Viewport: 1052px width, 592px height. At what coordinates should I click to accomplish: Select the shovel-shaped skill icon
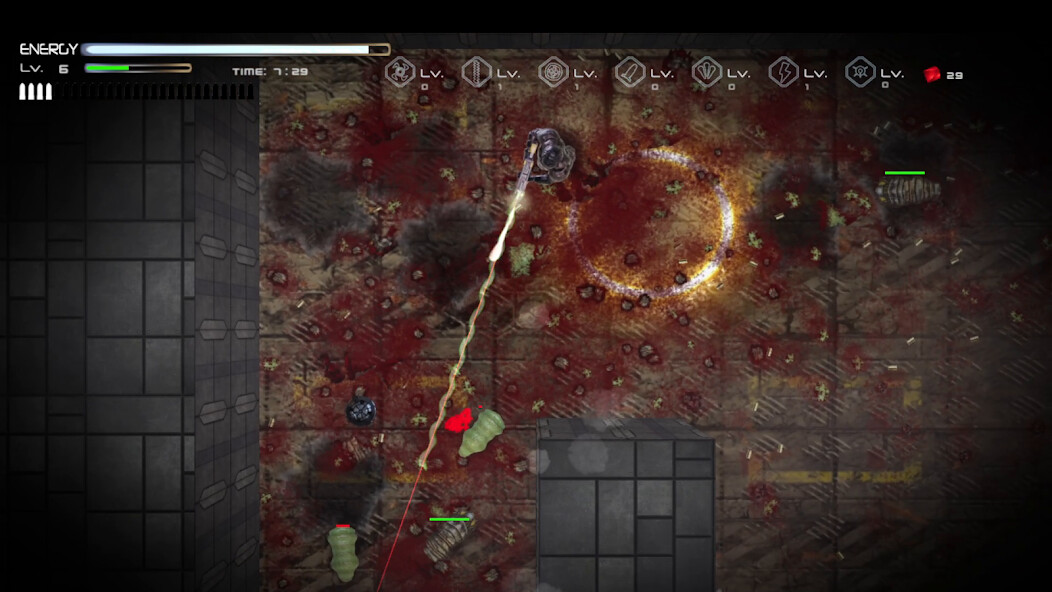coord(630,72)
